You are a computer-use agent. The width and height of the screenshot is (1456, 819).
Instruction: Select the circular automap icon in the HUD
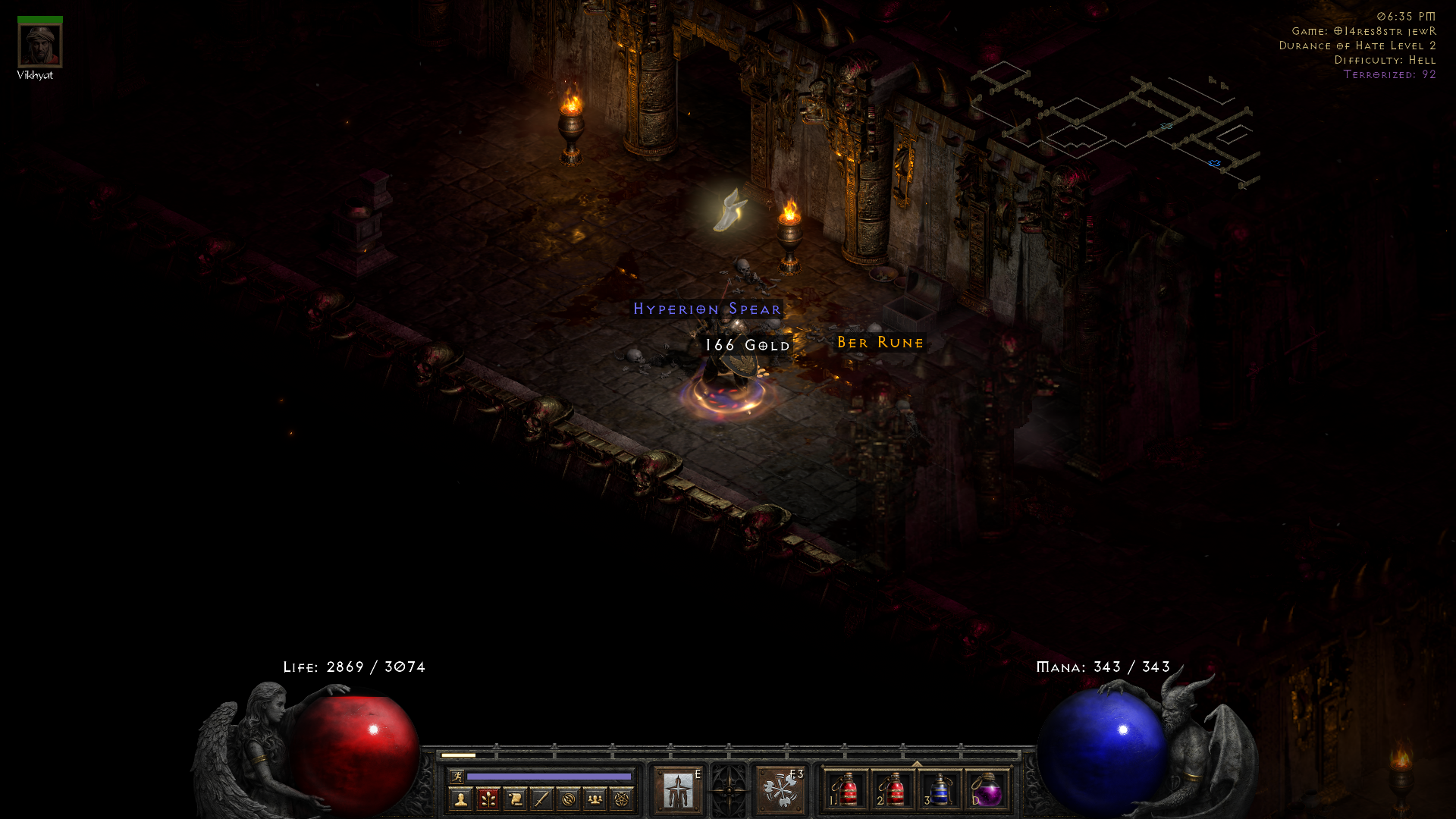click(568, 798)
